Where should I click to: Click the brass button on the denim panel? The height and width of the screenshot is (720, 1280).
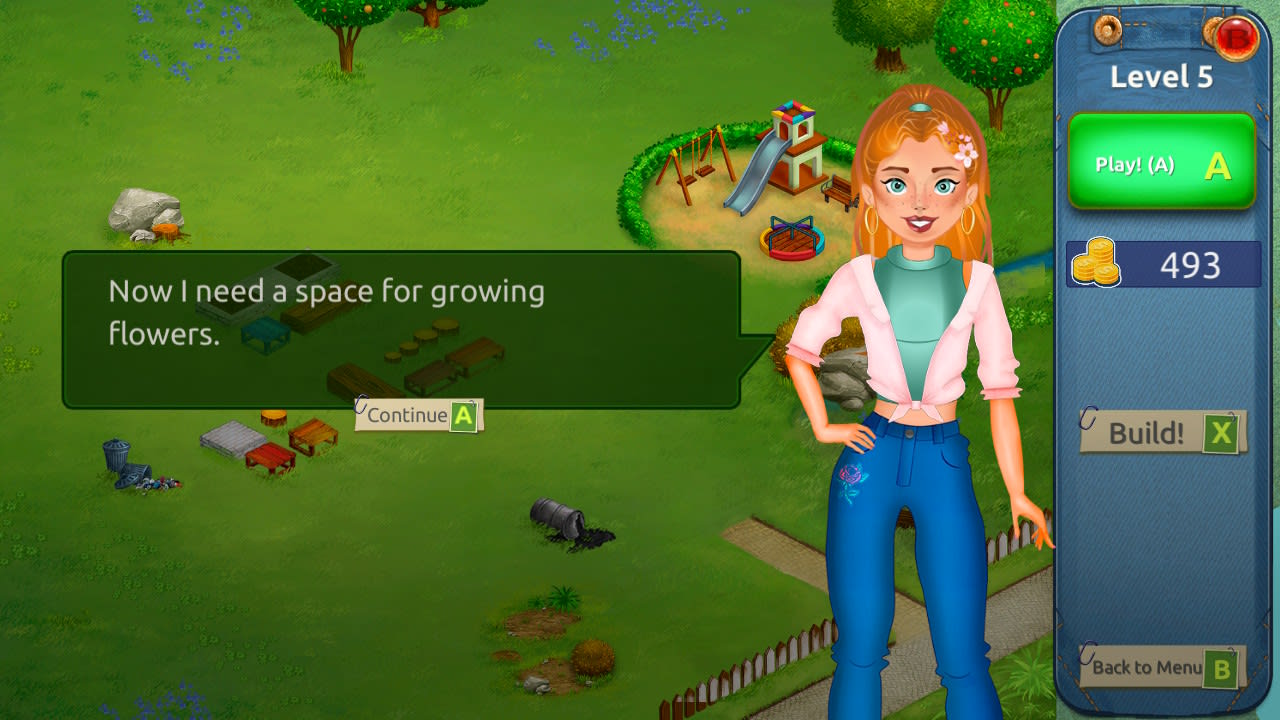[x=1106, y=30]
